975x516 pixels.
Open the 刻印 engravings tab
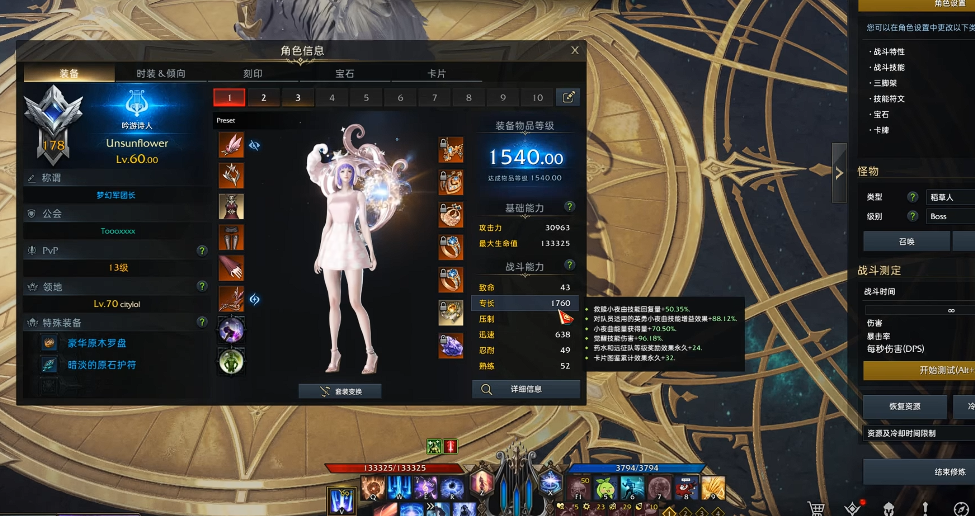coord(251,73)
